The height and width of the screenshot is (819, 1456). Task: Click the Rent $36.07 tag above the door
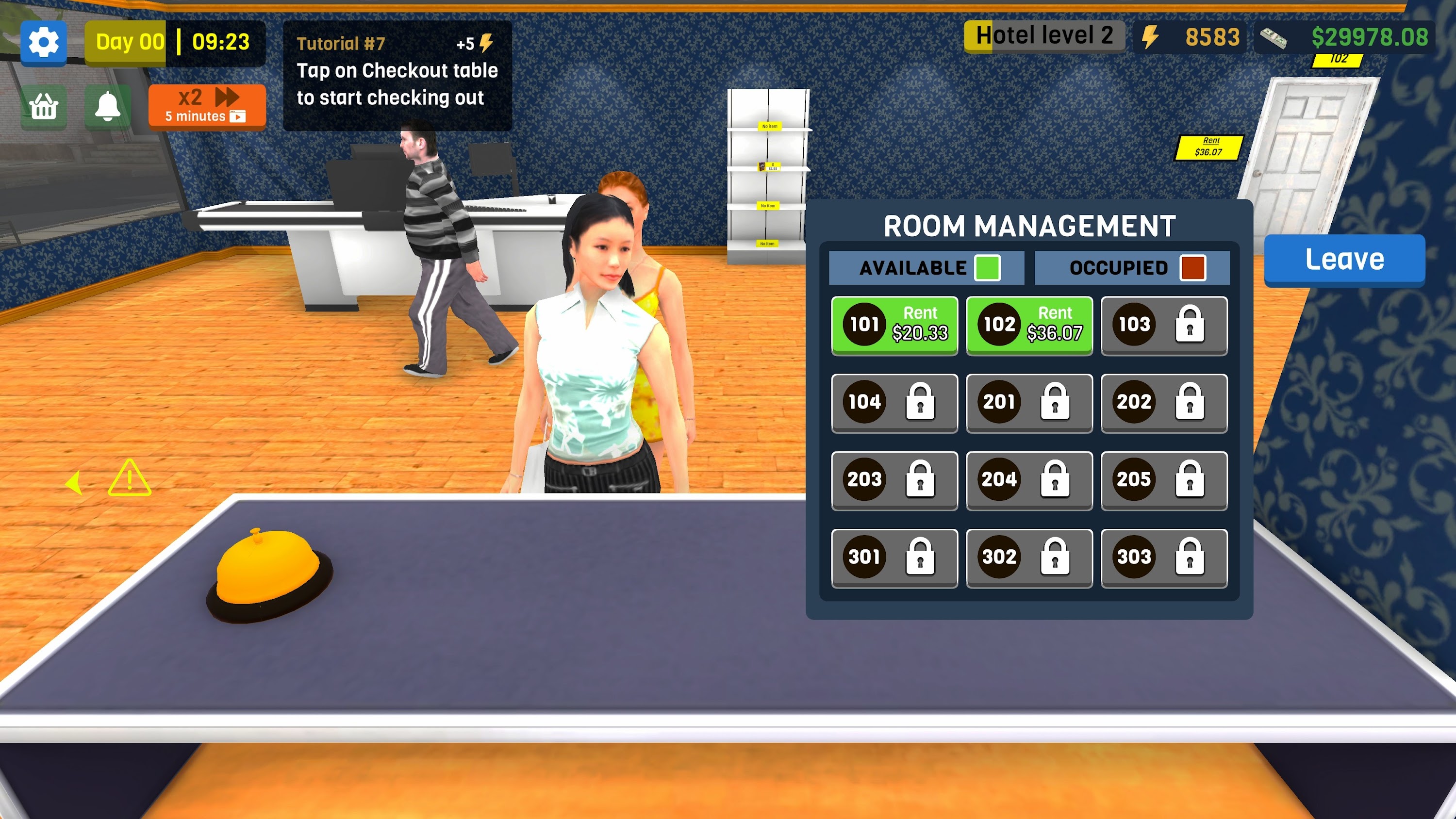tap(1209, 147)
